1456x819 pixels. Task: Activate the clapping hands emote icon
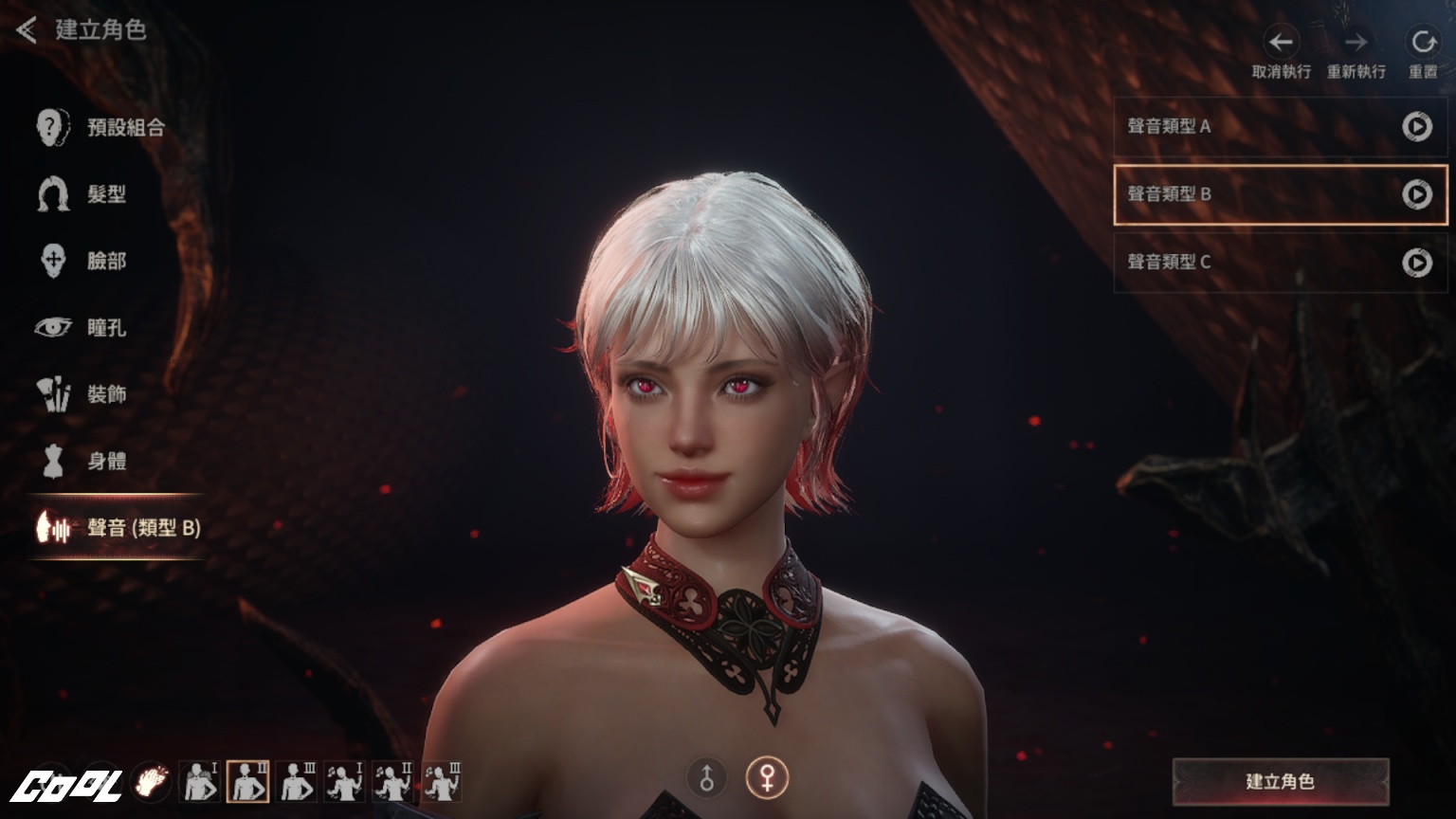coord(151,782)
